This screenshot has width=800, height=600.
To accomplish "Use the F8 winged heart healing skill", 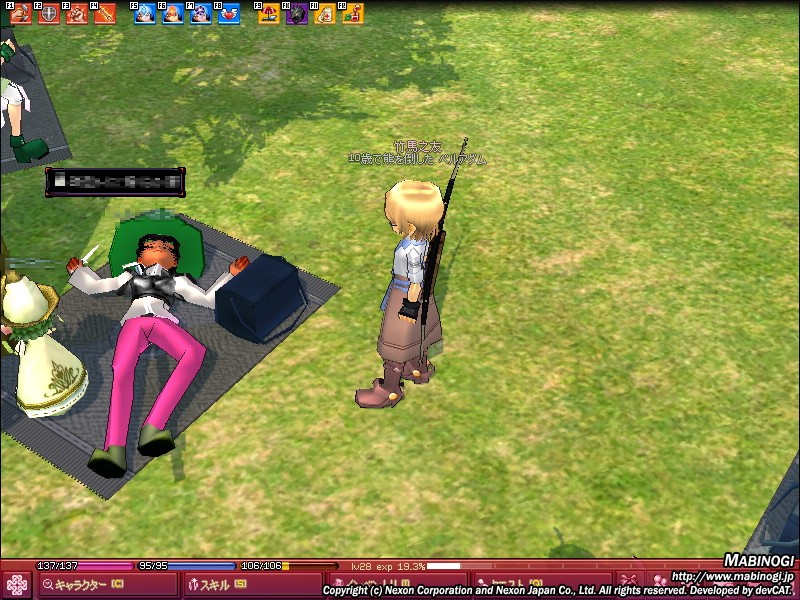I will [228, 14].
